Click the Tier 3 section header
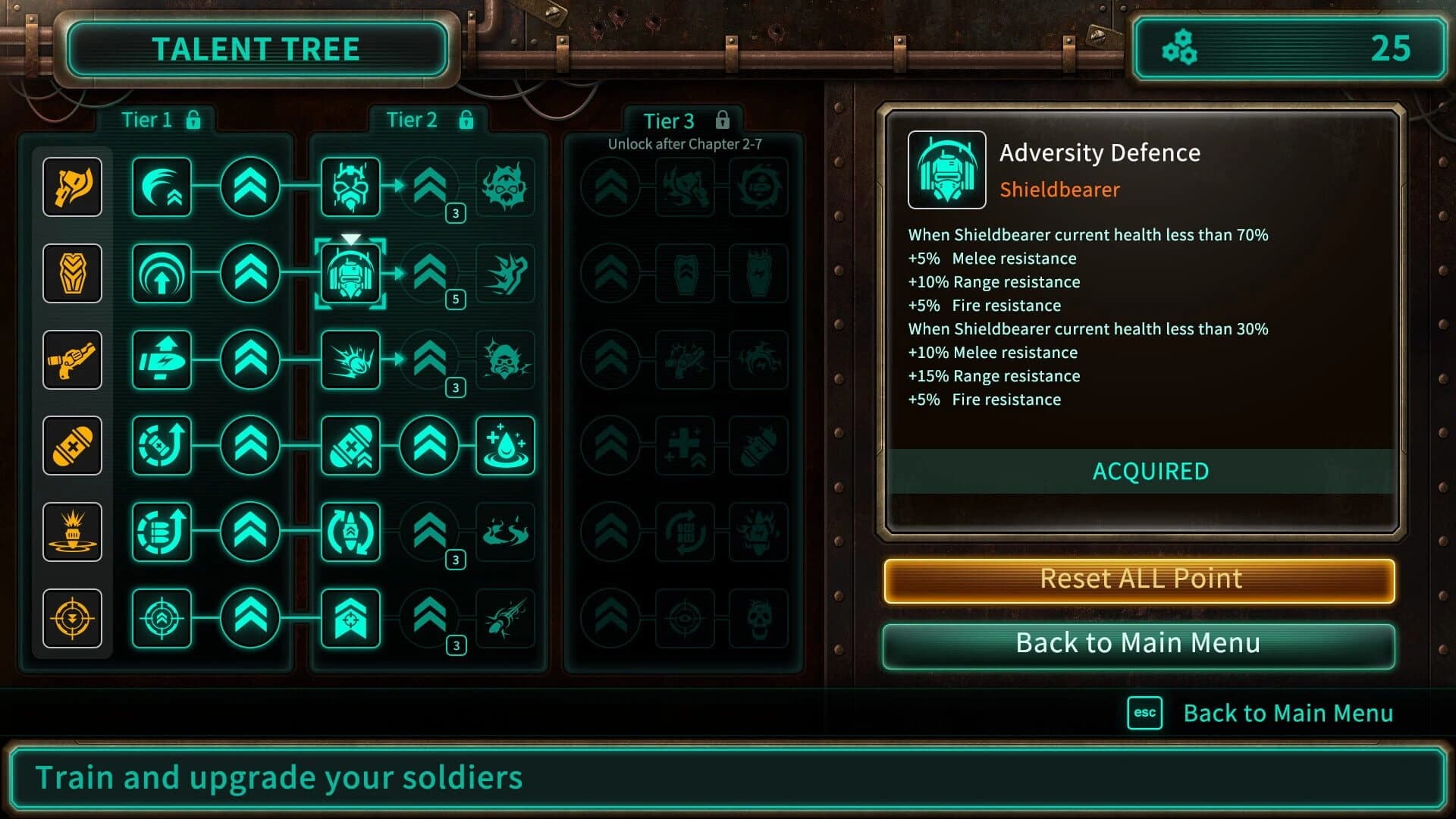The height and width of the screenshot is (819, 1456). click(x=670, y=121)
